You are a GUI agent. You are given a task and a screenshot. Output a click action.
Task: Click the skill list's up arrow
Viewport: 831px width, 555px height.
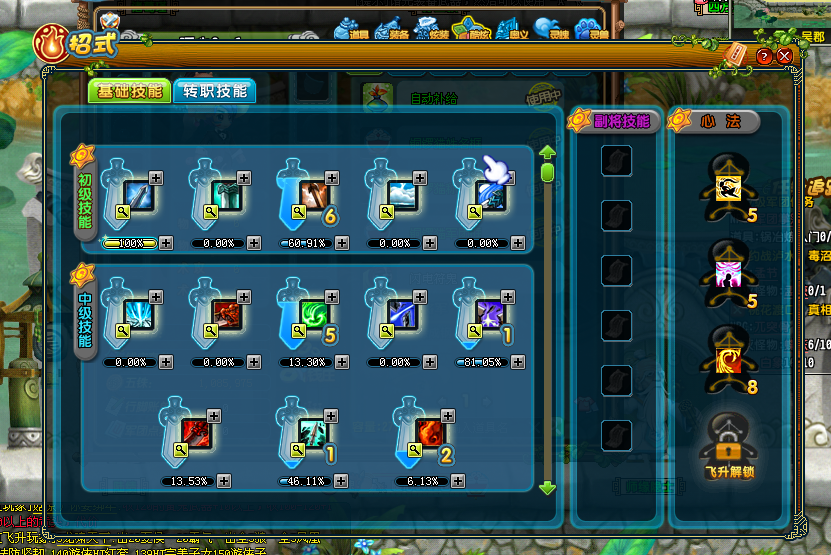click(x=547, y=153)
